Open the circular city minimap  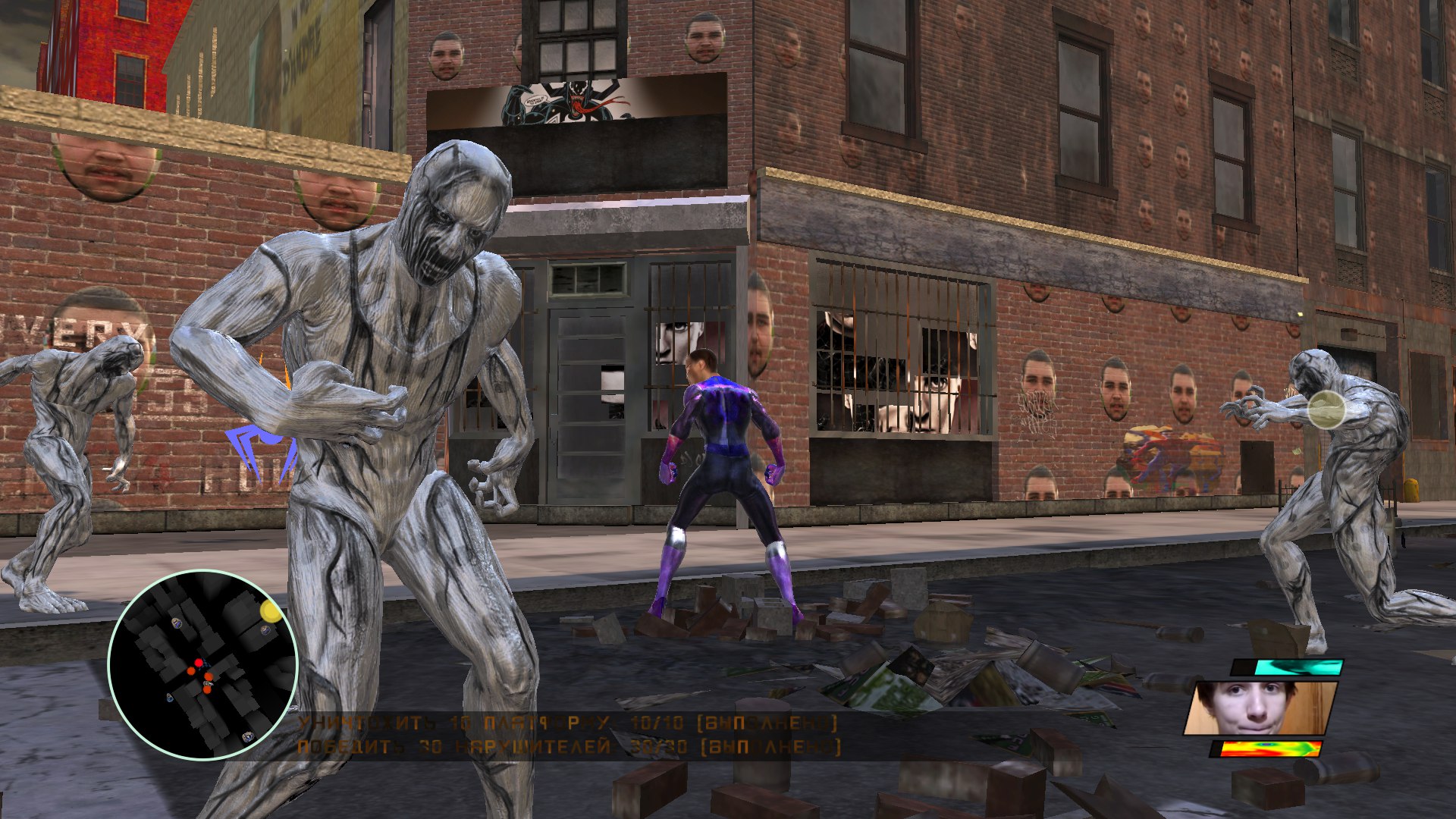click(202, 665)
